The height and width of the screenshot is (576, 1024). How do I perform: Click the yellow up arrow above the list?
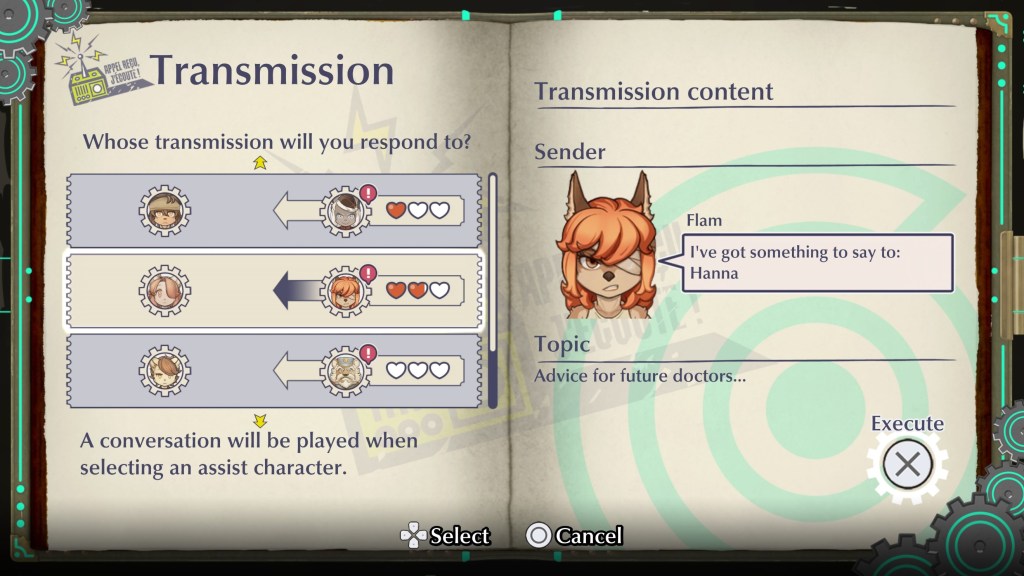(260, 163)
